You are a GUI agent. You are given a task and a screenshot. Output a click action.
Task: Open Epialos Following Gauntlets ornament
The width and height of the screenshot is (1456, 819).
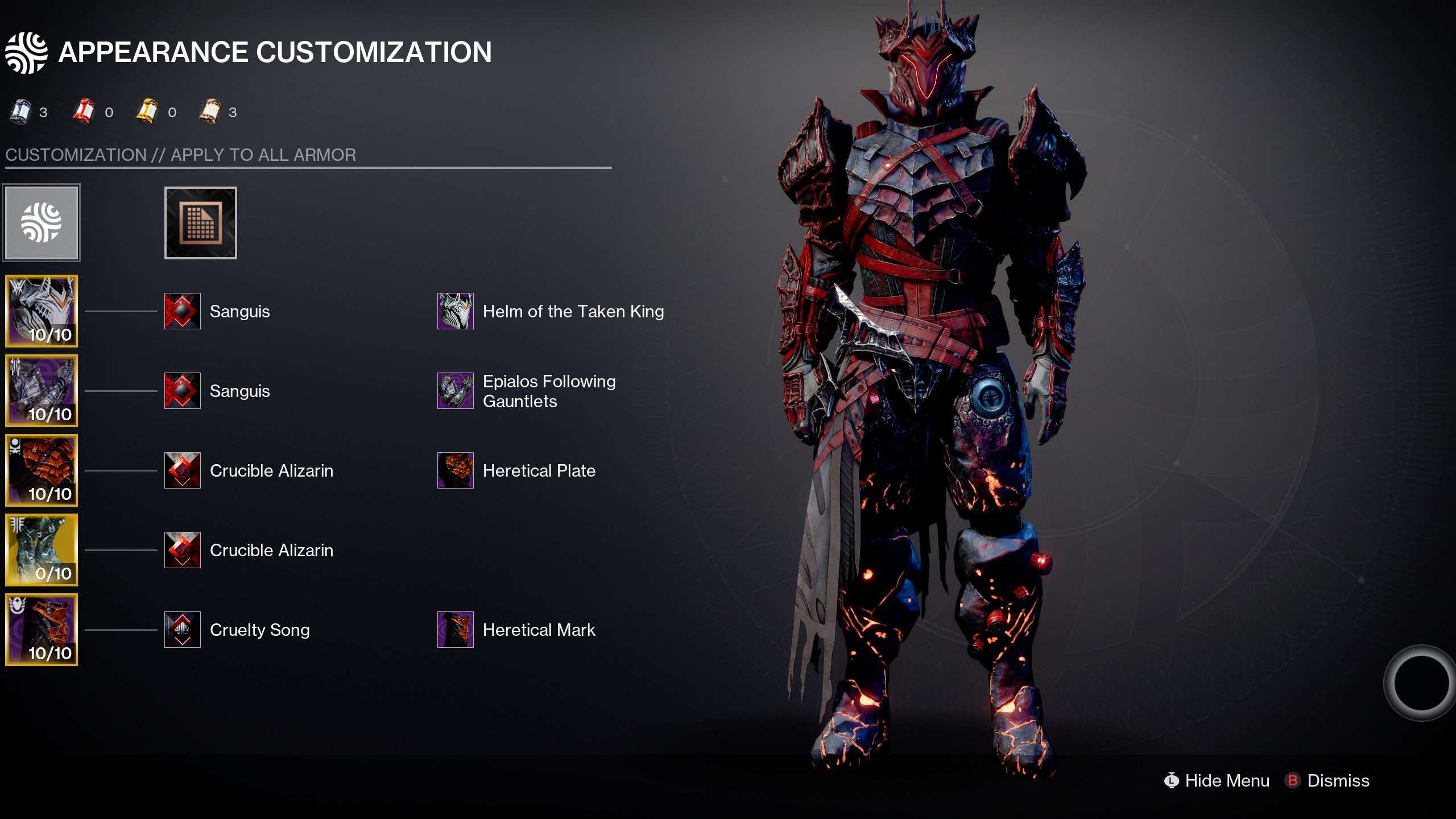pos(456,391)
